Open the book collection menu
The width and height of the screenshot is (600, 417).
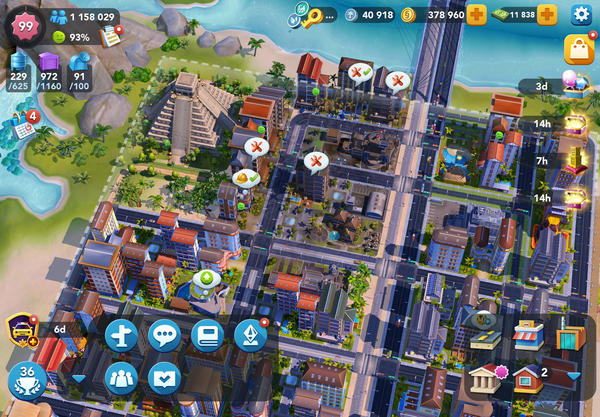click(208, 335)
